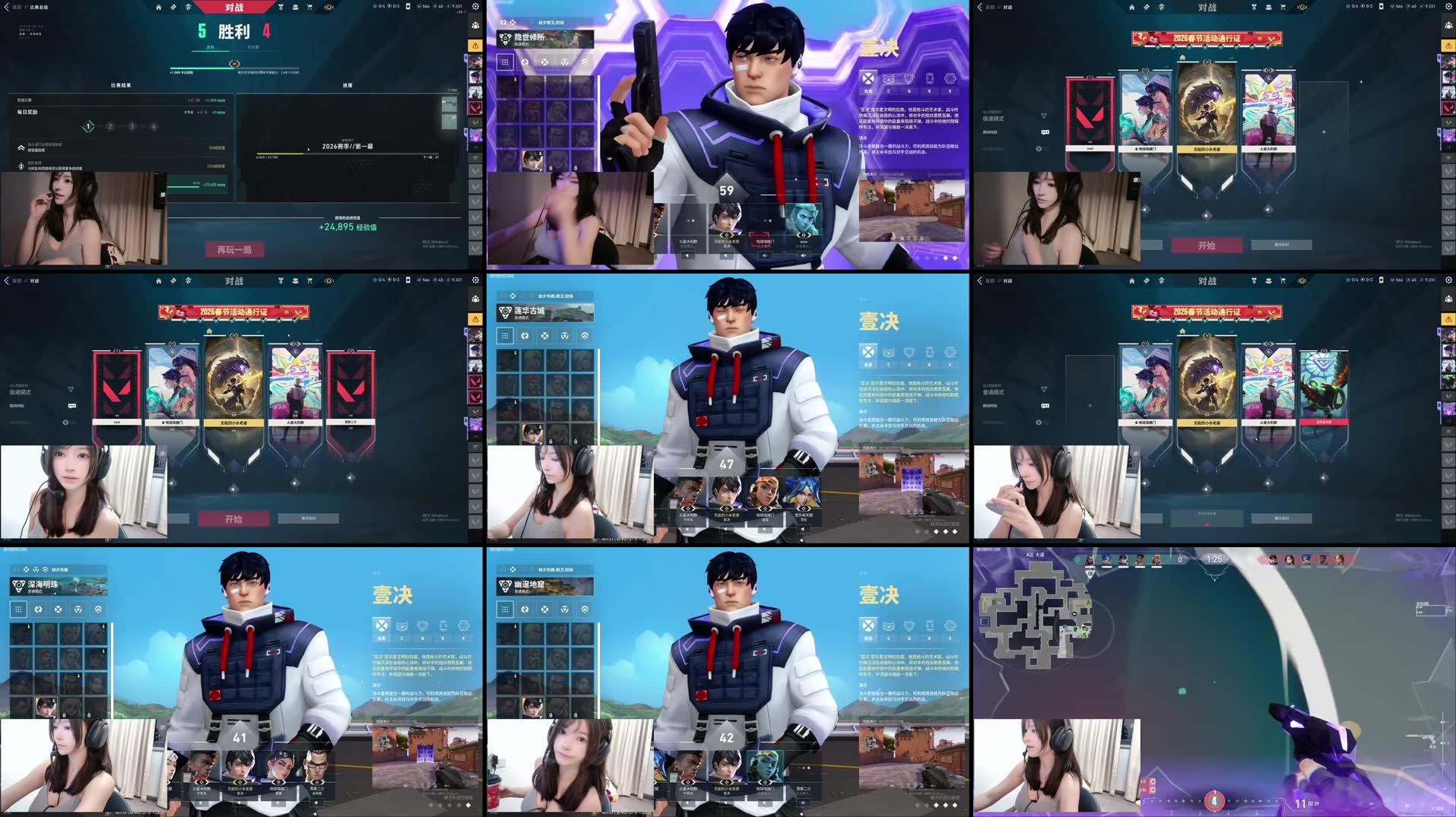The image size is (1456, 817).
Task: Click the Night Market icon next to the store
Action: [x=328, y=6]
